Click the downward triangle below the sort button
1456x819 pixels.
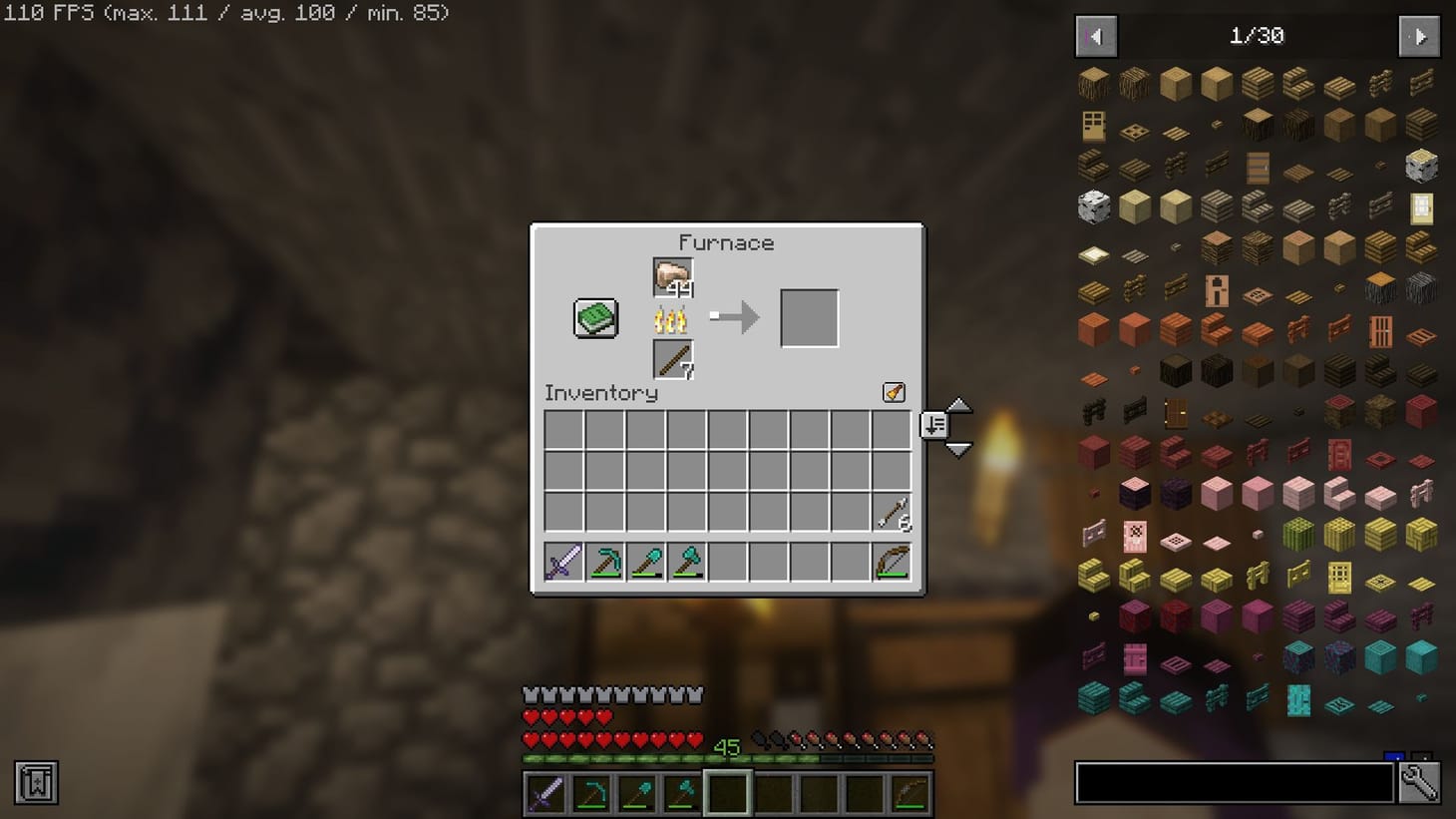(957, 448)
